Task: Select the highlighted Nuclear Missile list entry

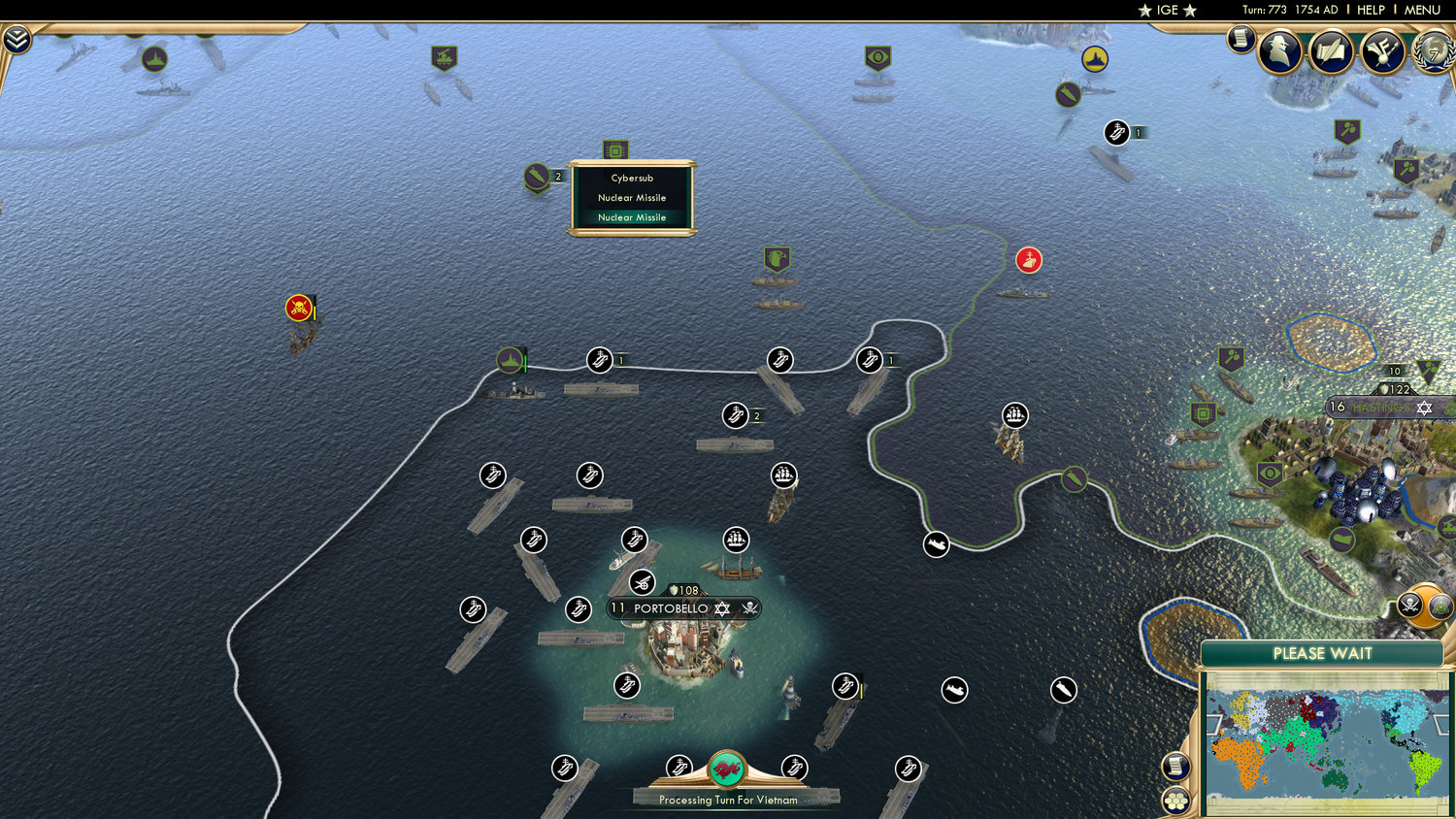Action: click(632, 217)
